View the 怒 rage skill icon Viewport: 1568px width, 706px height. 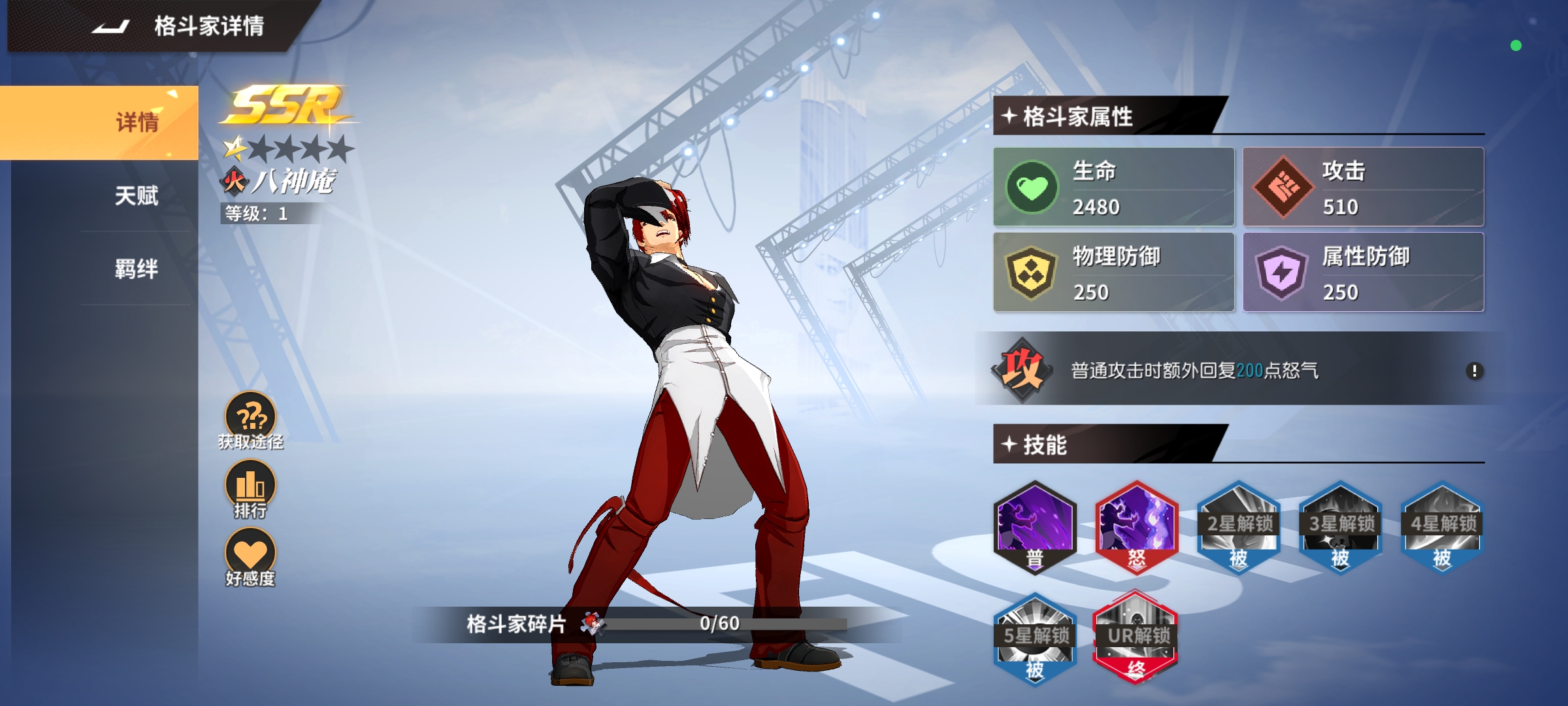click(x=1136, y=528)
